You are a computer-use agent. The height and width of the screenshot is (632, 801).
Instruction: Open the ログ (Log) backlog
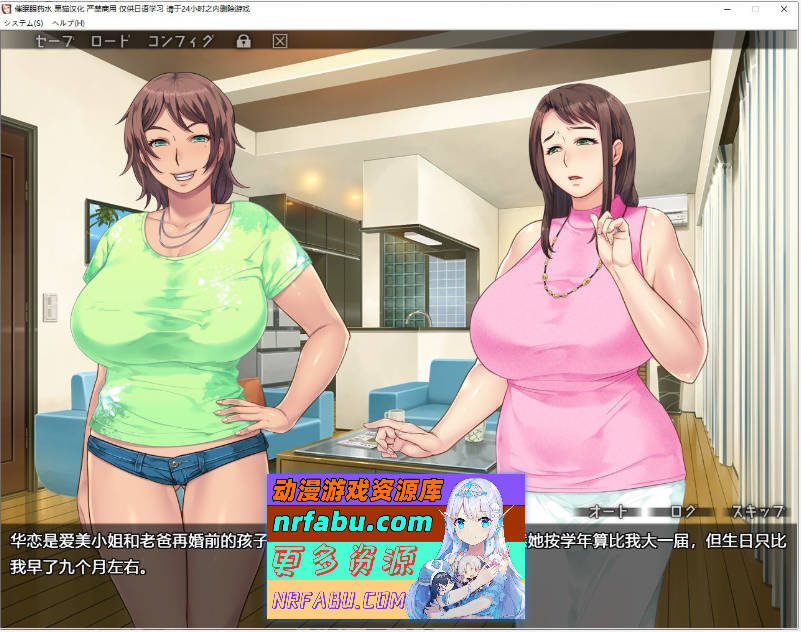point(683,511)
